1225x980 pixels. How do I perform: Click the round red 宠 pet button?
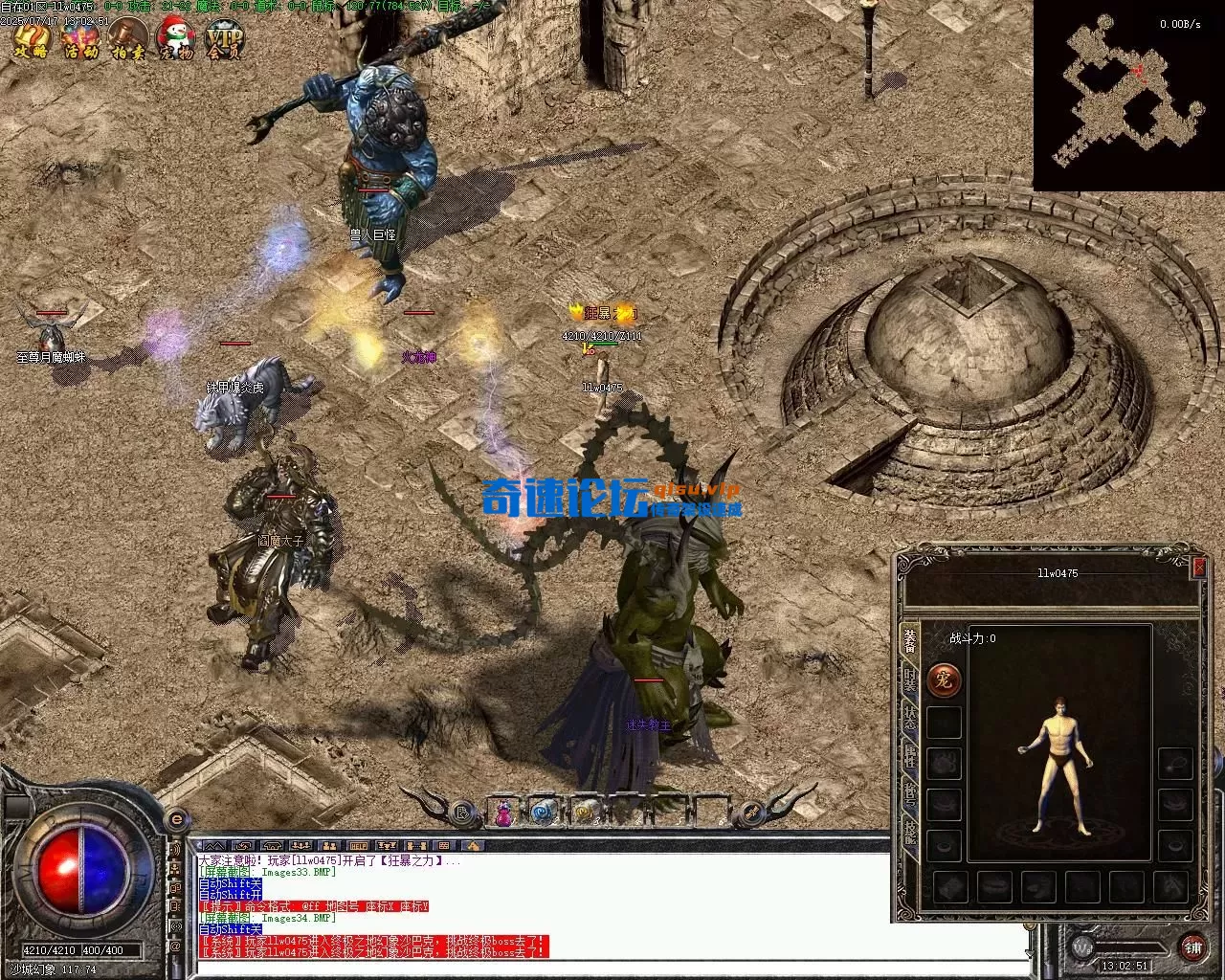pyautogui.click(x=944, y=681)
